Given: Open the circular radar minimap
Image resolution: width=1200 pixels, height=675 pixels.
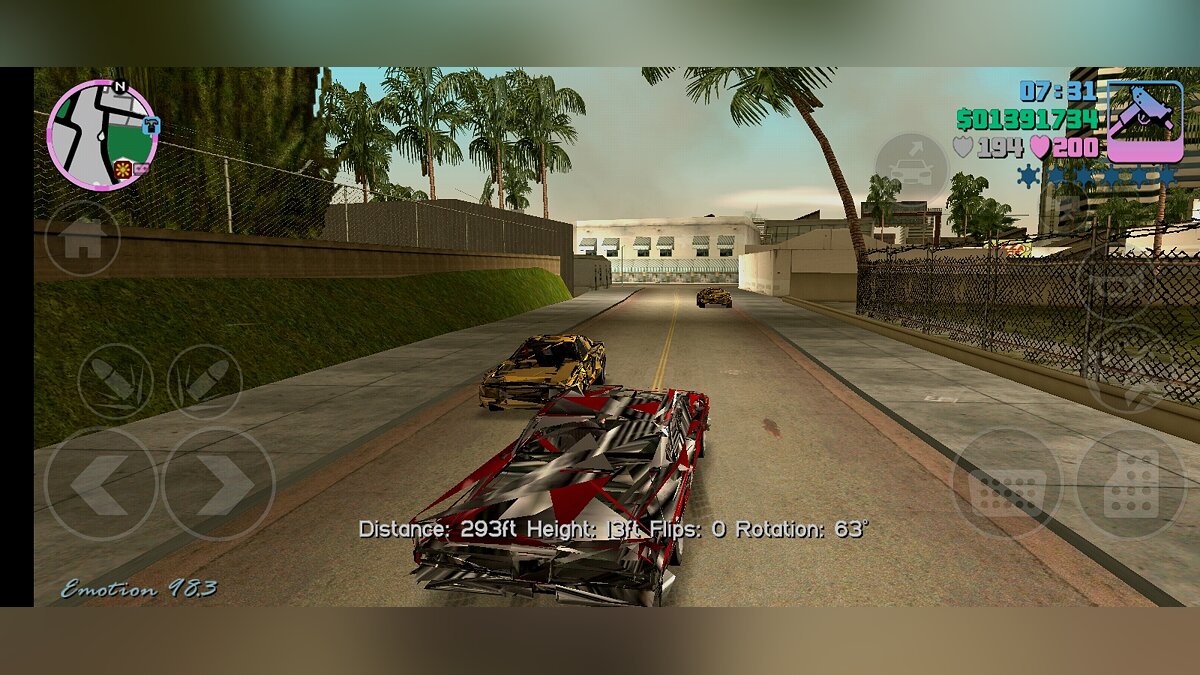Looking at the screenshot, I should [x=101, y=134].
